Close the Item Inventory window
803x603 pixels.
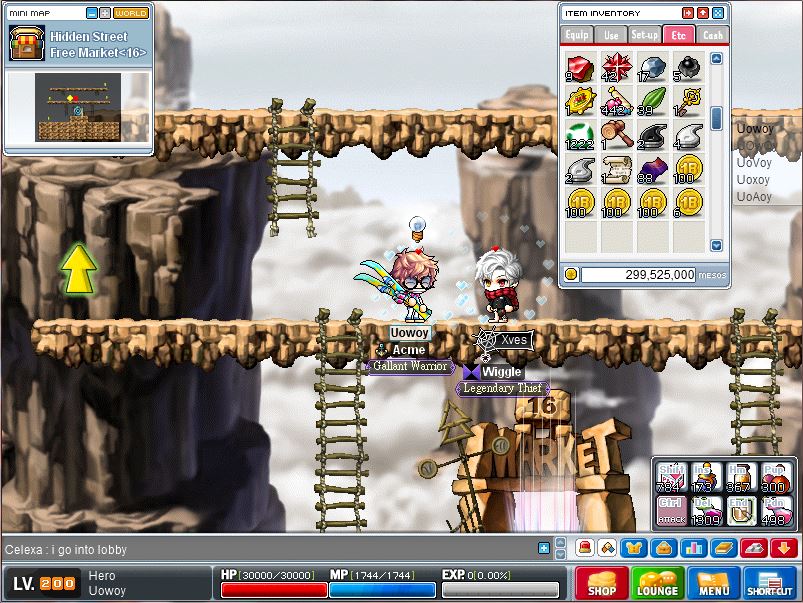tap(717, 13)
